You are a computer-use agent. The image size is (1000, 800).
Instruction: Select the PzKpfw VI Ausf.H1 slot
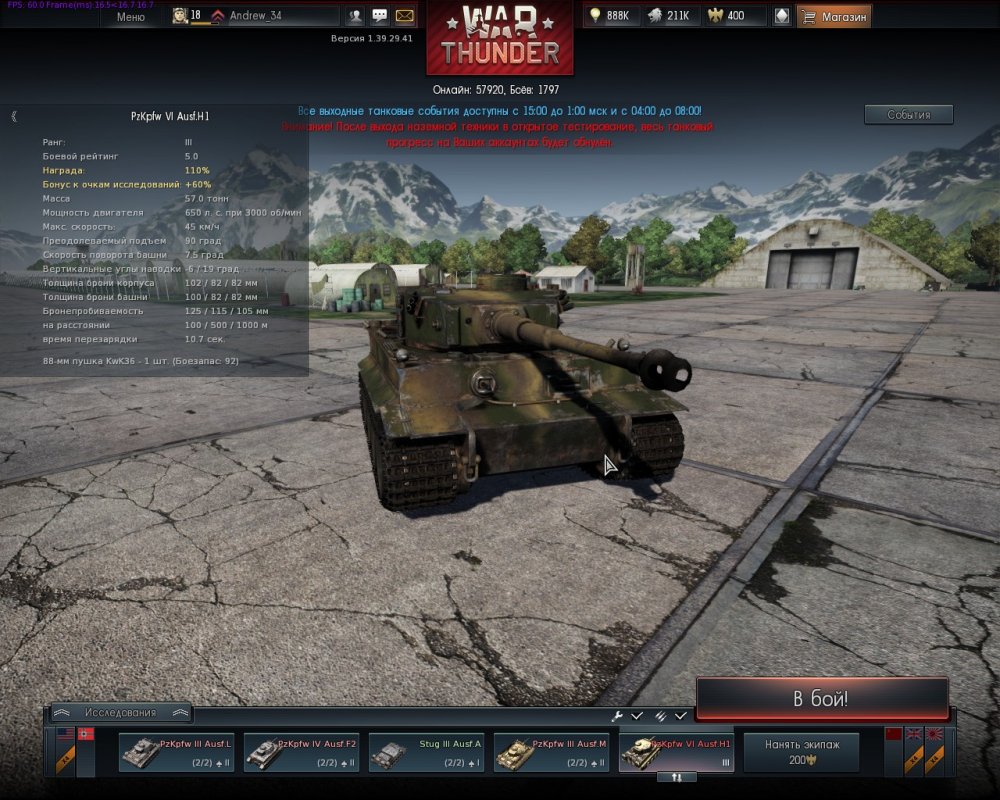click(x=676, y=752)
